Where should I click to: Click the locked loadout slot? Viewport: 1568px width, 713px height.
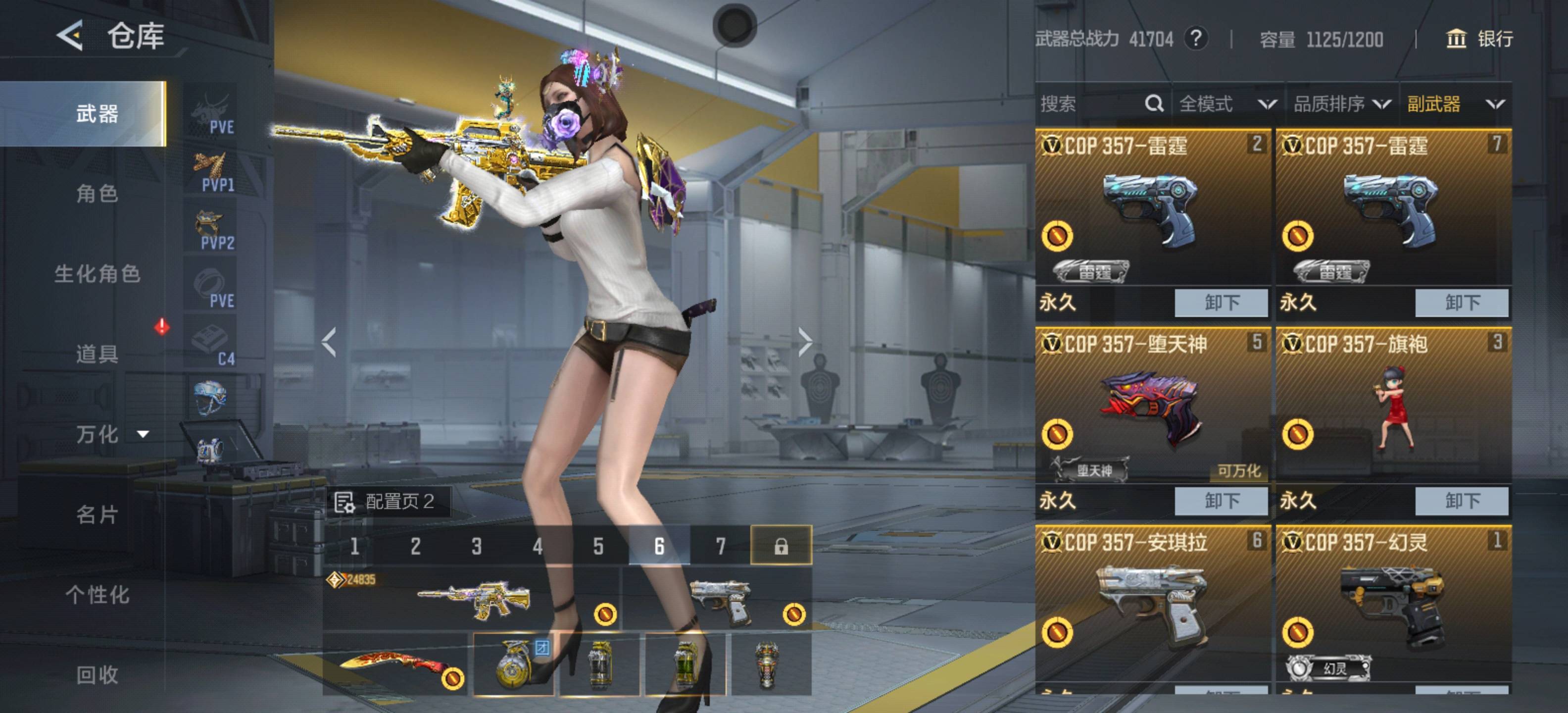[781, 546]
